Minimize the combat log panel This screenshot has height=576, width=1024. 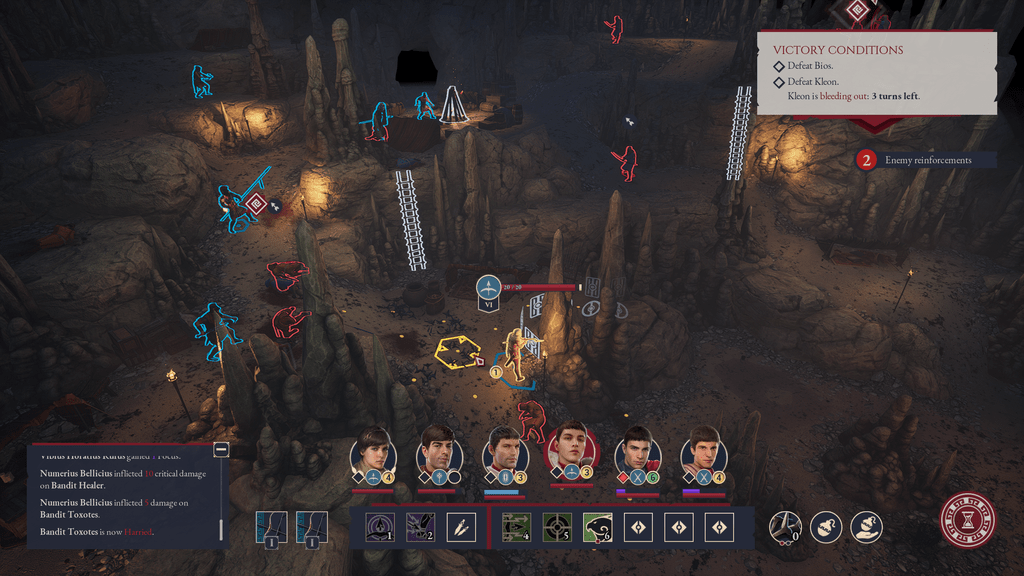tap(221, 450)
